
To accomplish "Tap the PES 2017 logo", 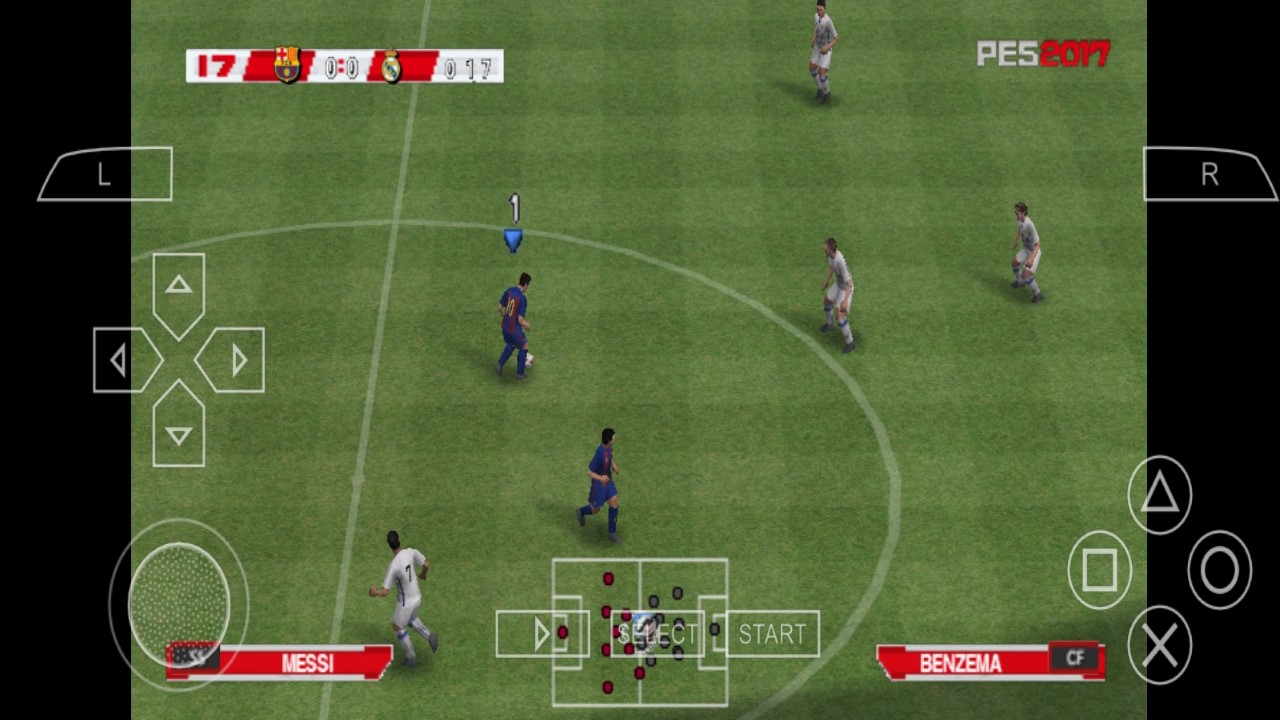I will [x=1042, y=54].
